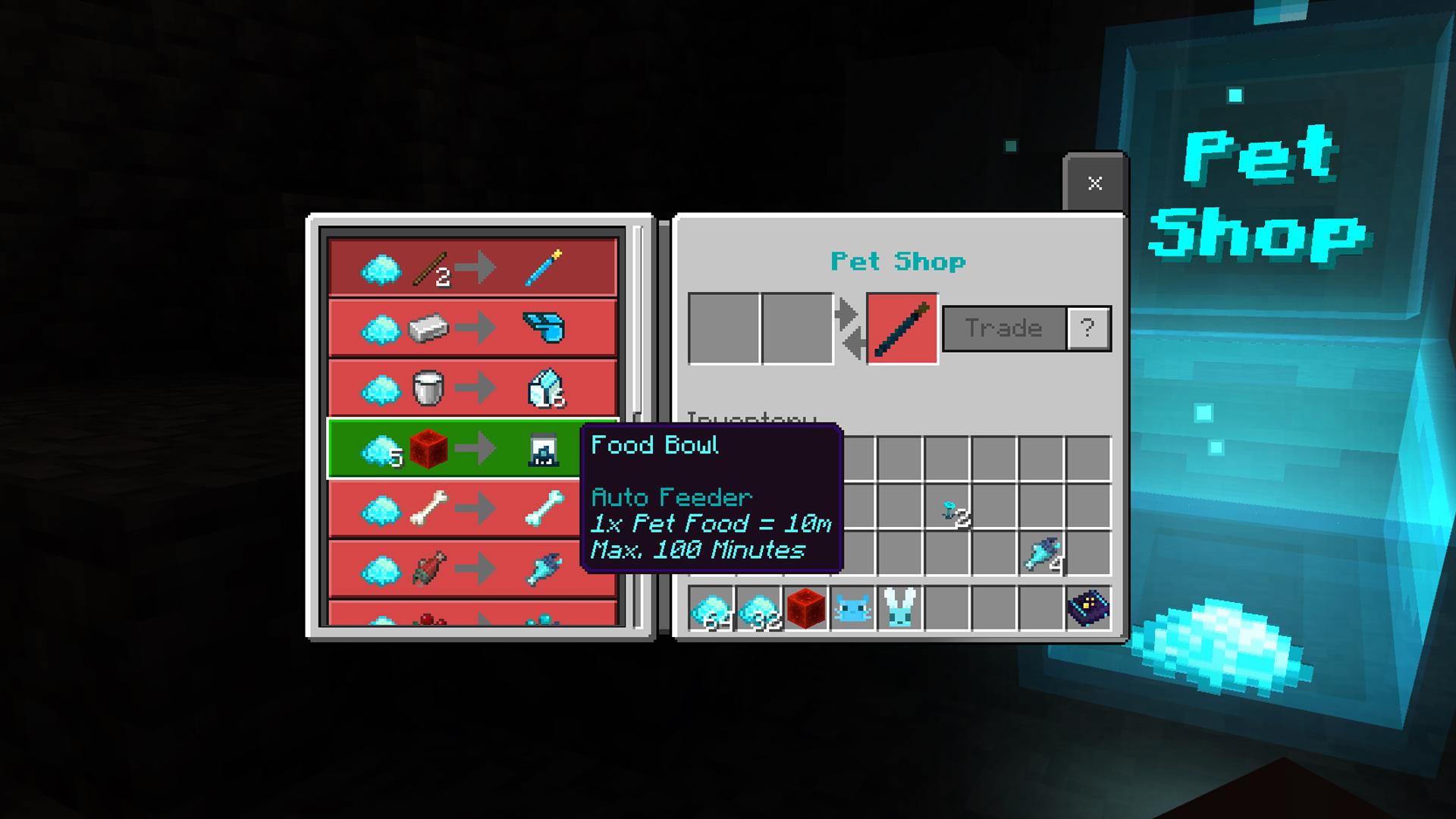Click the wand in the red result slot
The width and height of the screenshot is (1456, 819).
point(902,328)
